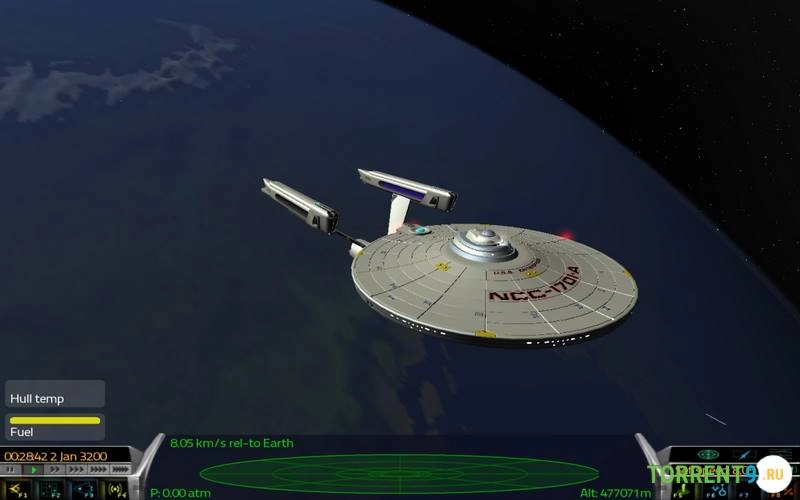Open the F3 blue ship icon view
Viewport: 800px width, 500px height.
(x=82, y=489)
